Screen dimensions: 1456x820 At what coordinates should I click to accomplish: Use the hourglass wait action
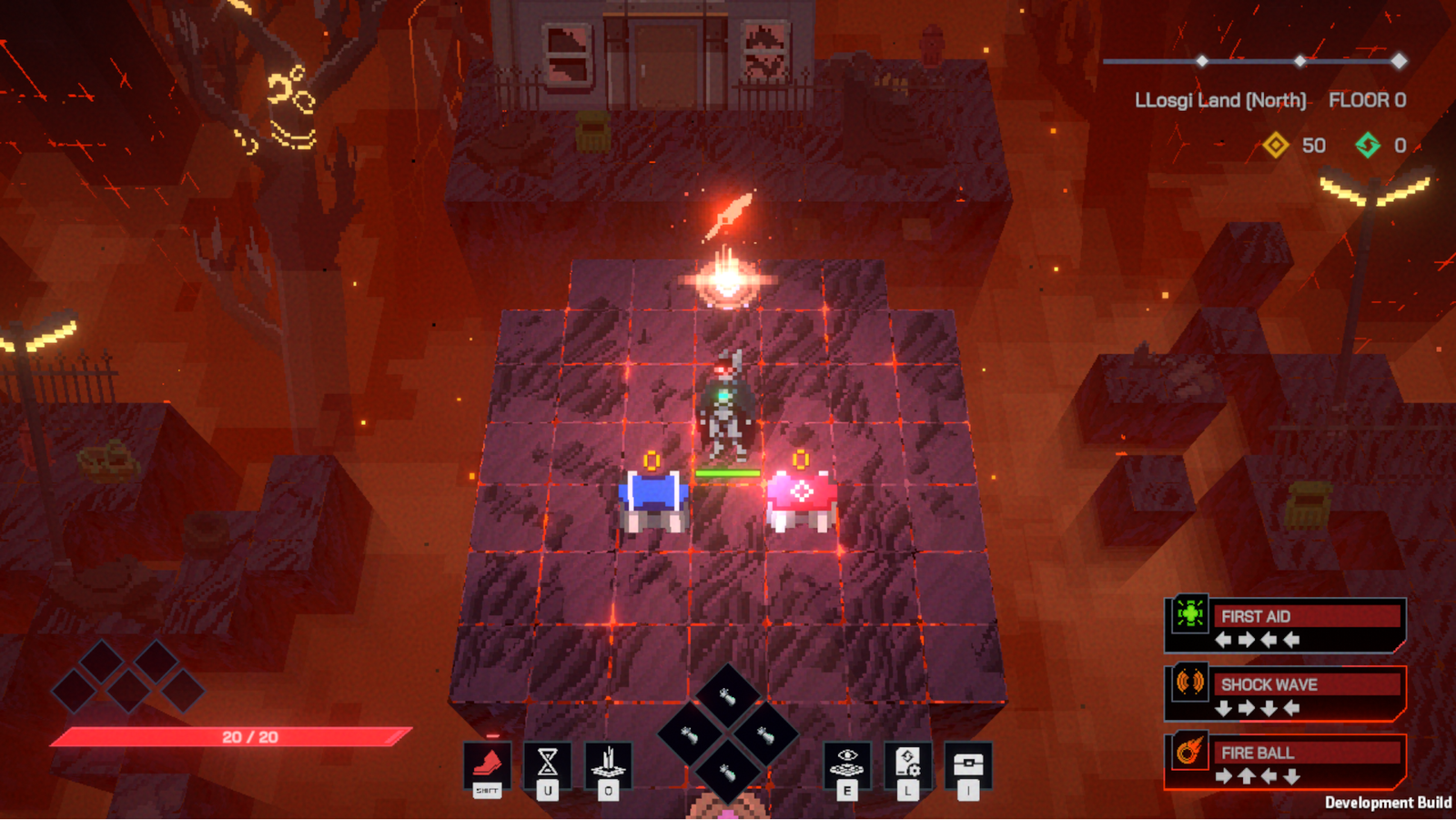coord(548,763)
